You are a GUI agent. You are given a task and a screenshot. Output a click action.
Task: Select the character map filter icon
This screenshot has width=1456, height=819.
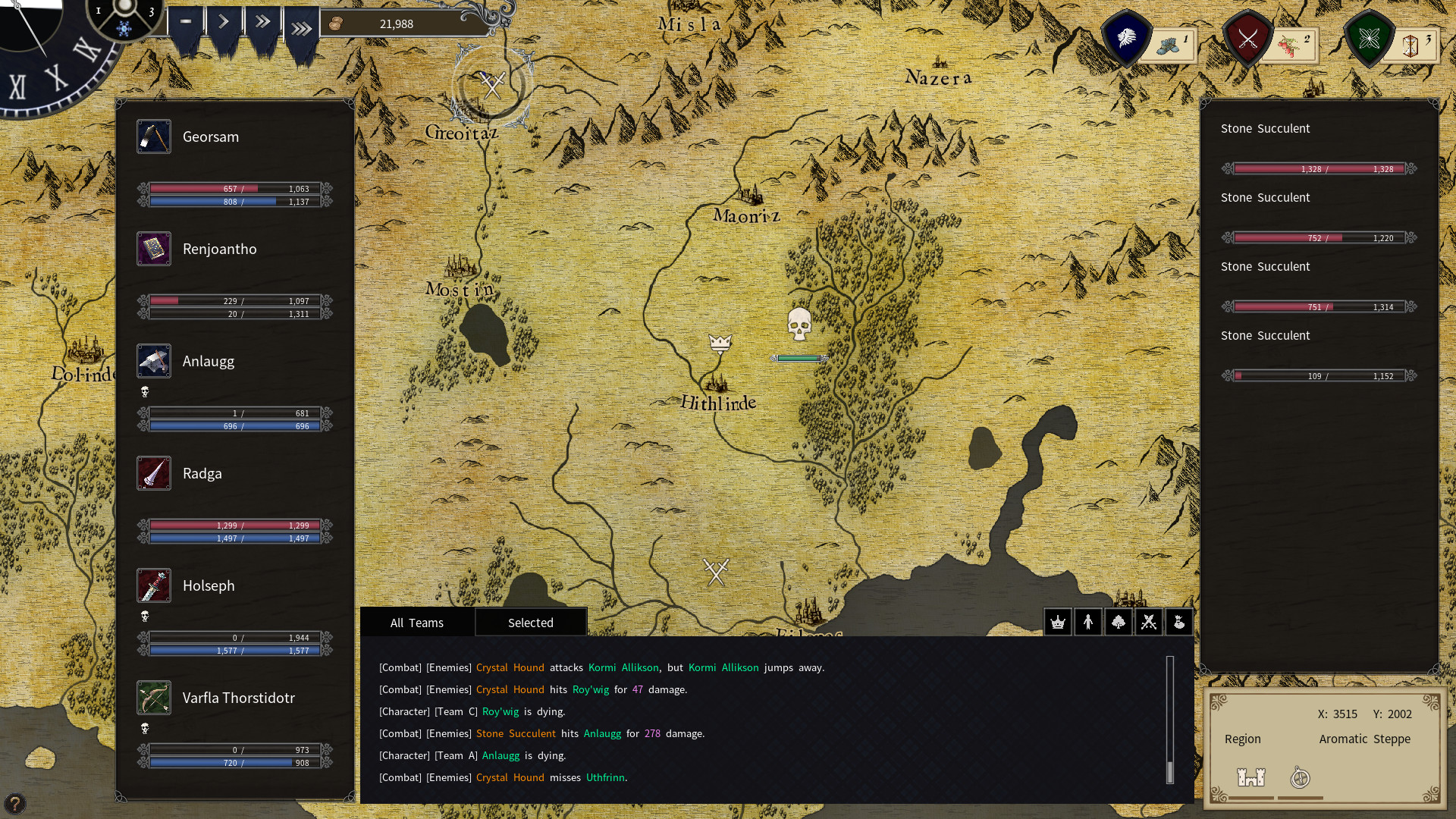tap(1088, 622)
